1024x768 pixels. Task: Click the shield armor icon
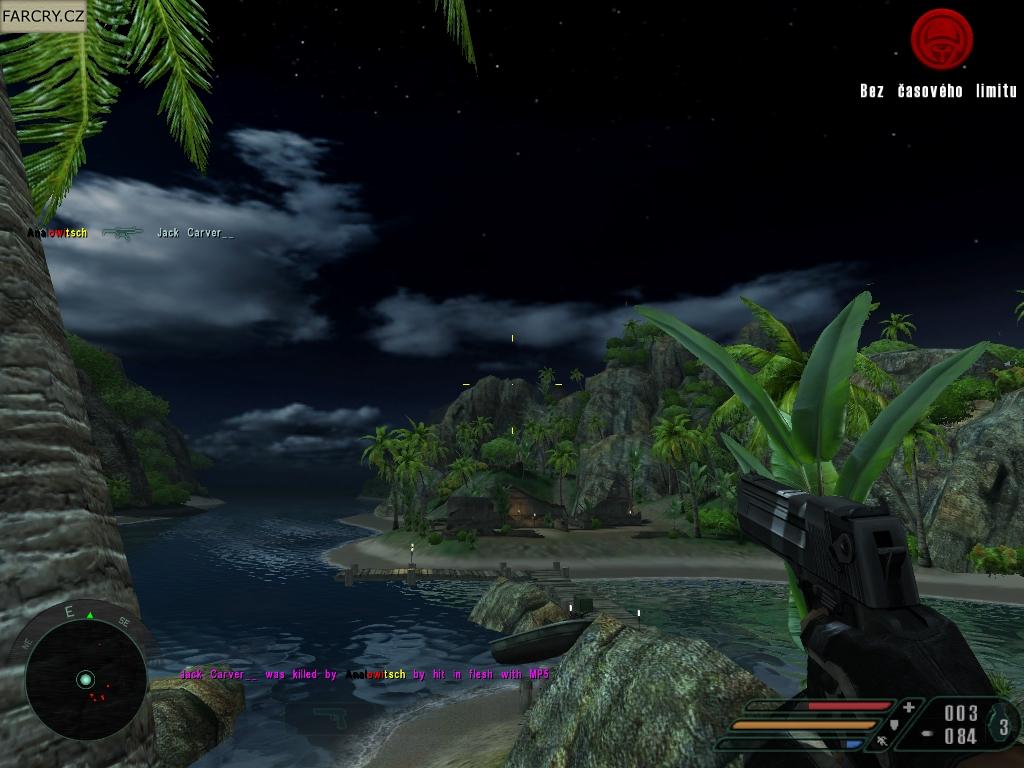pos(894,724)
